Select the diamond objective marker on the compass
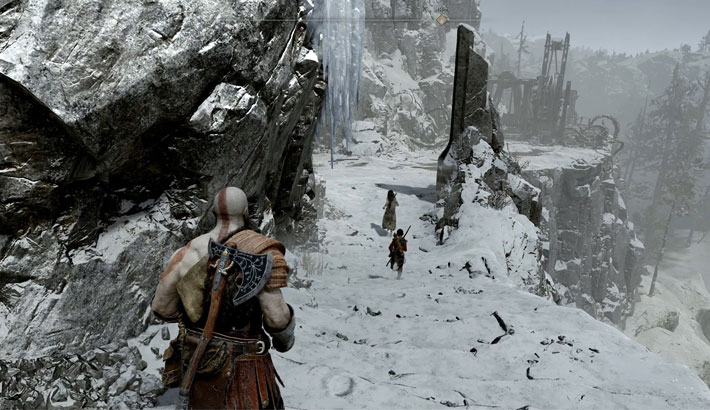The width and height of the screenshot is (710, 410). 442,19
